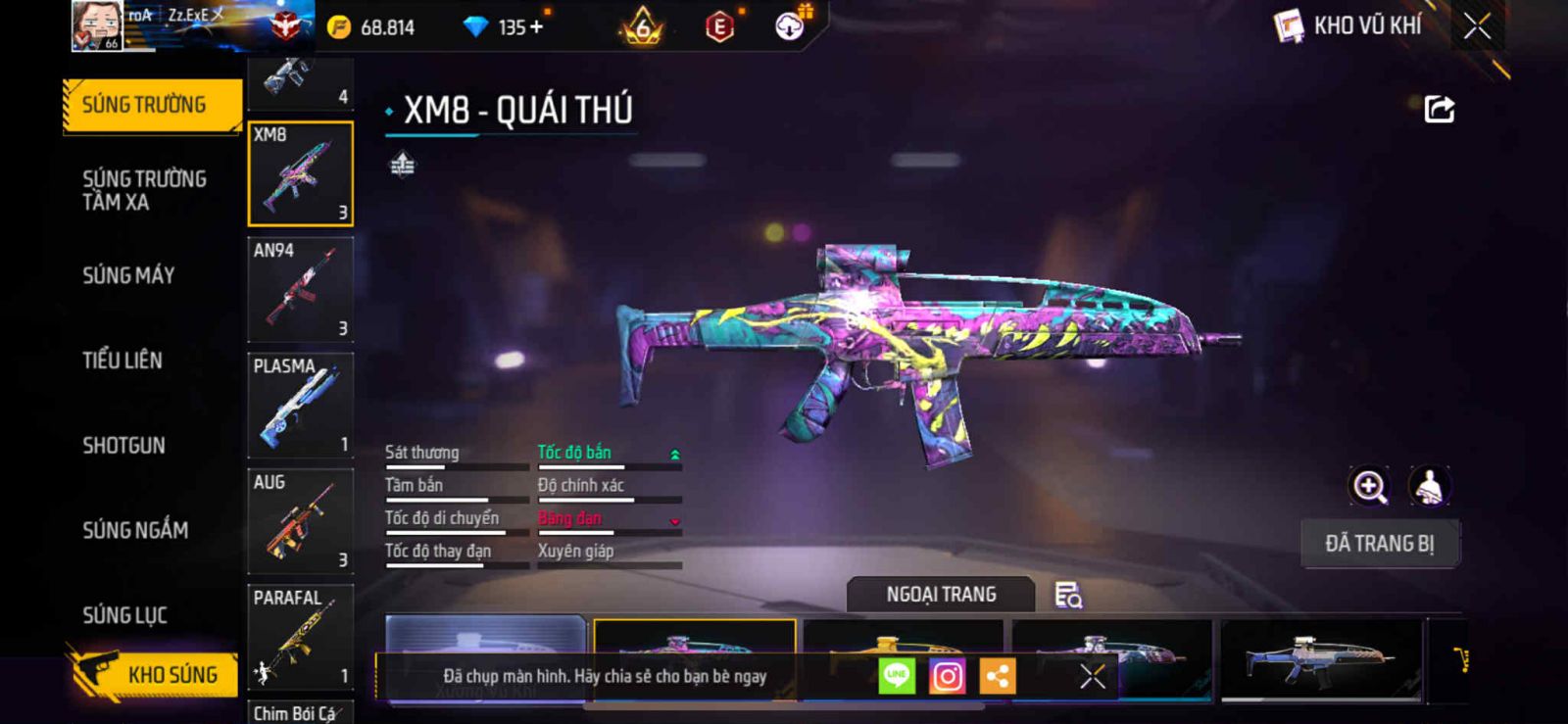This screenshot has width=1568, height=724.
Task: Share screenshot to Instagram
Action: pos(947,676)
